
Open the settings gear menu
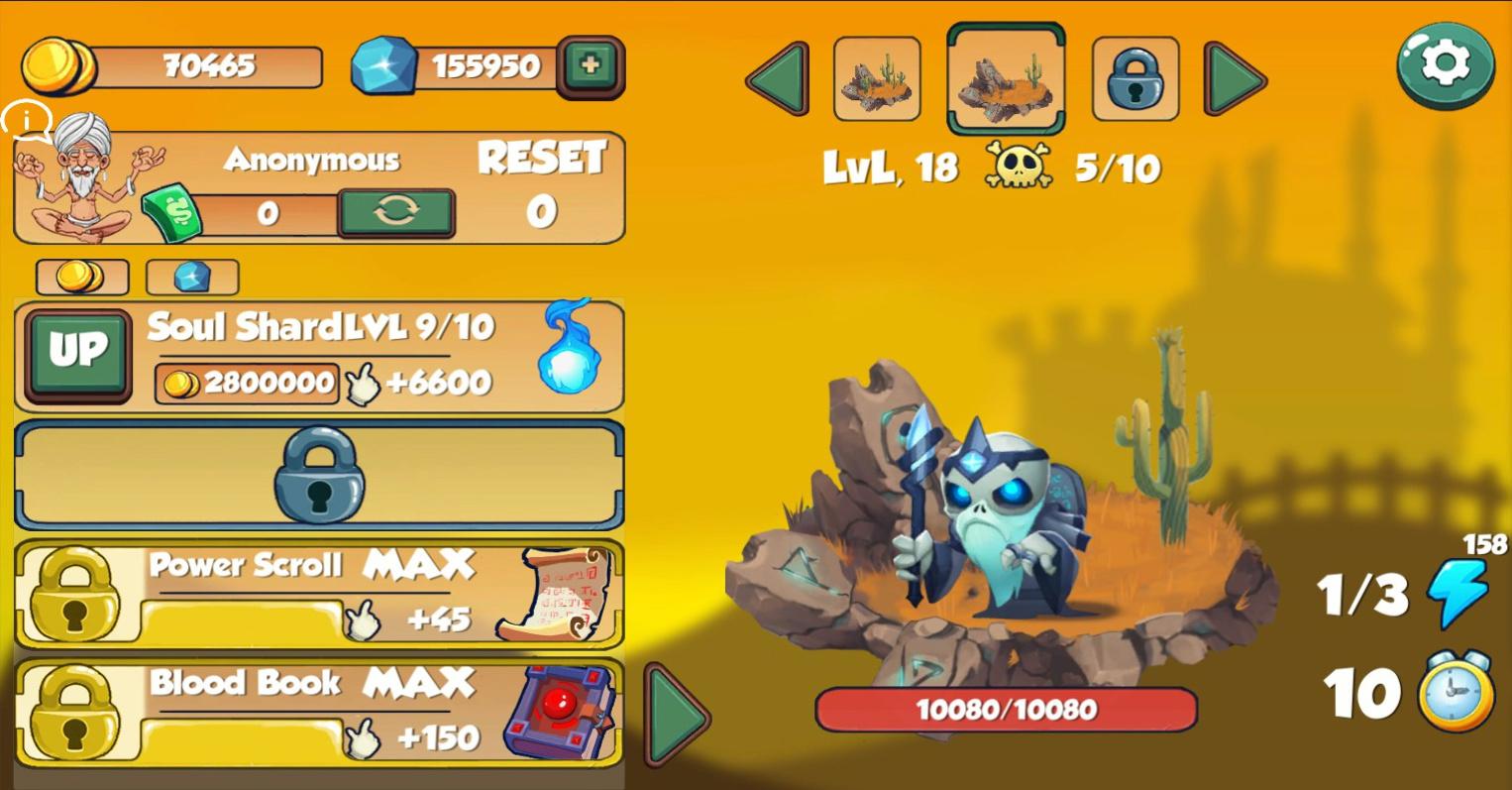pyautogui.click(x=1446, y=64)
